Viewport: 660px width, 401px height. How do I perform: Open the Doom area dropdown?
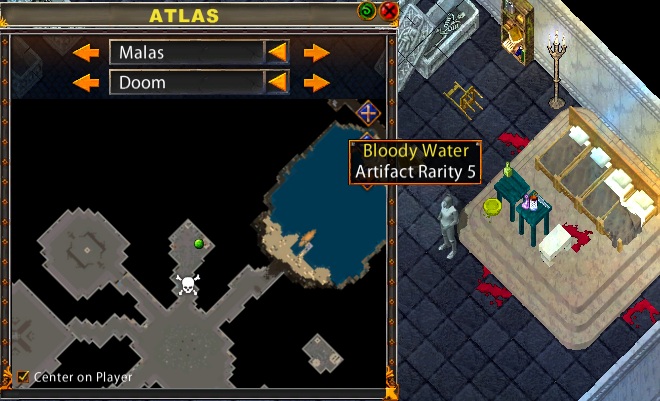(x=277, y=82)
